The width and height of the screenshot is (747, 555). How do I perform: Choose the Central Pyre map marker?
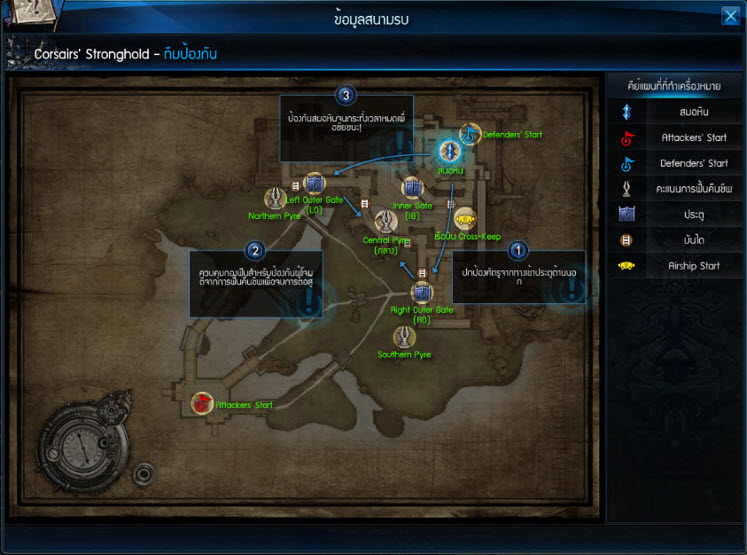click(385, 223)
